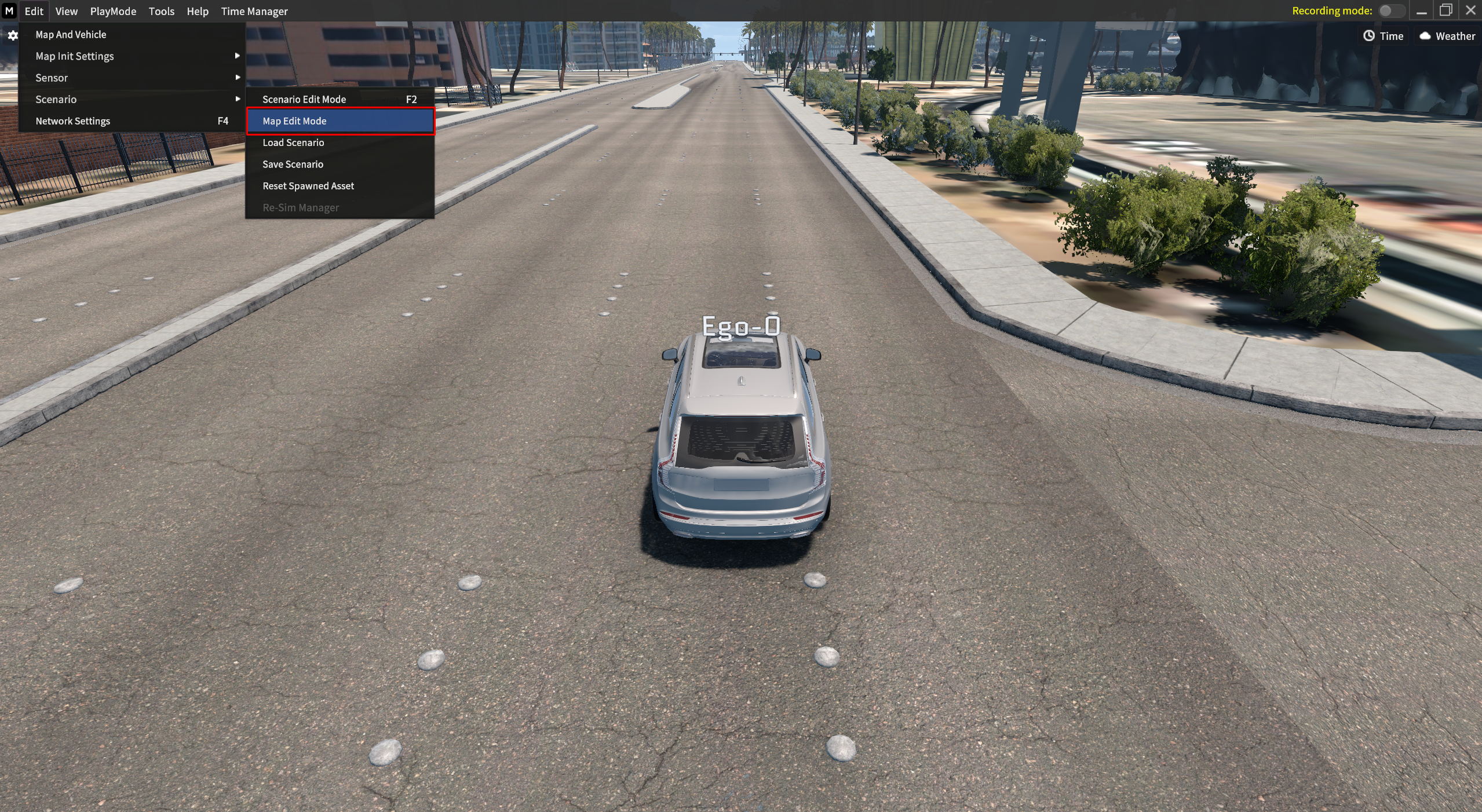Expand the Sensor submenu
The height and width of the screenshot is (812, 1482).
[x=52, y=78]
